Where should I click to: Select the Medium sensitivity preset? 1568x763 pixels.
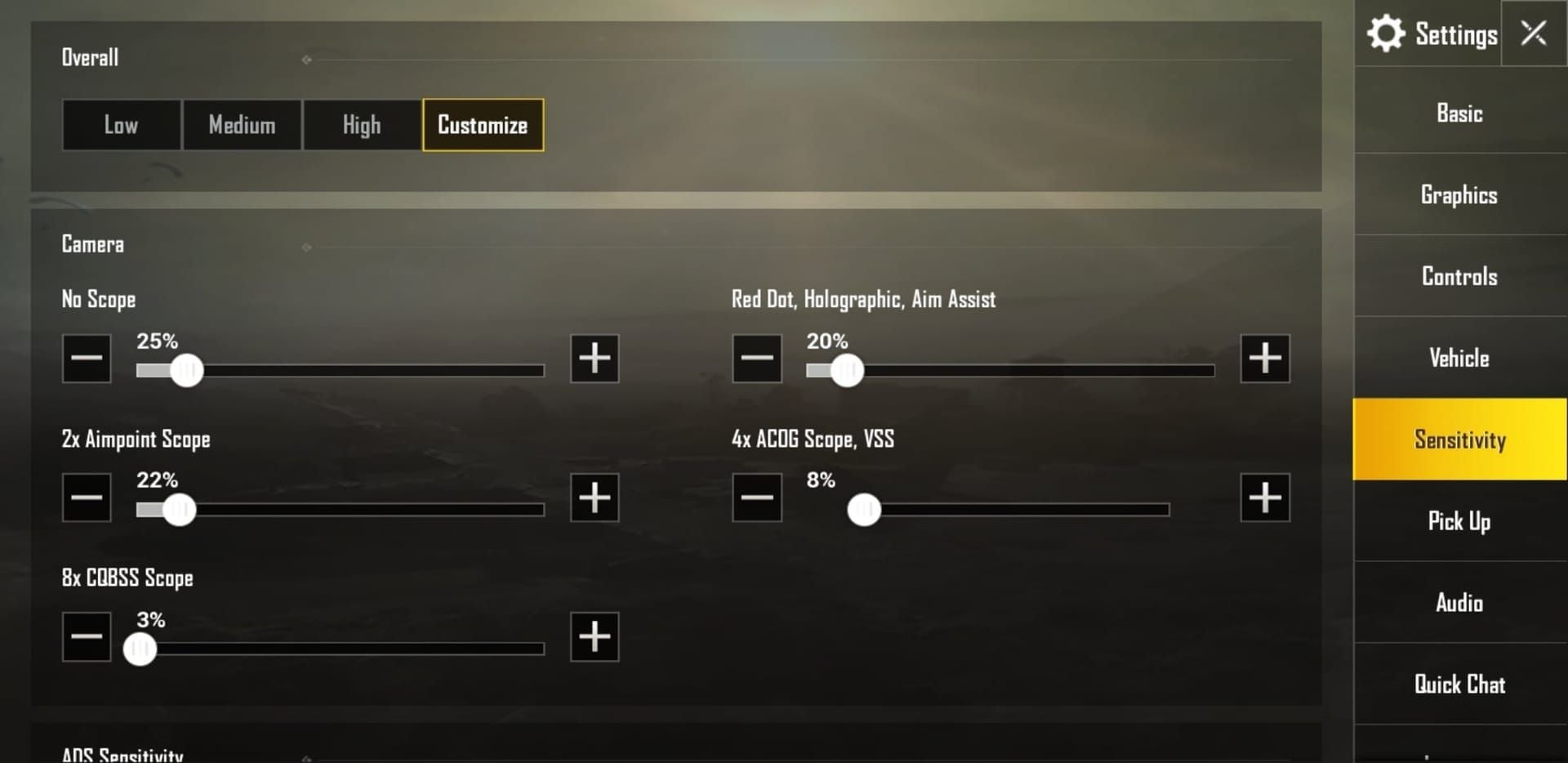coord(242,125)
